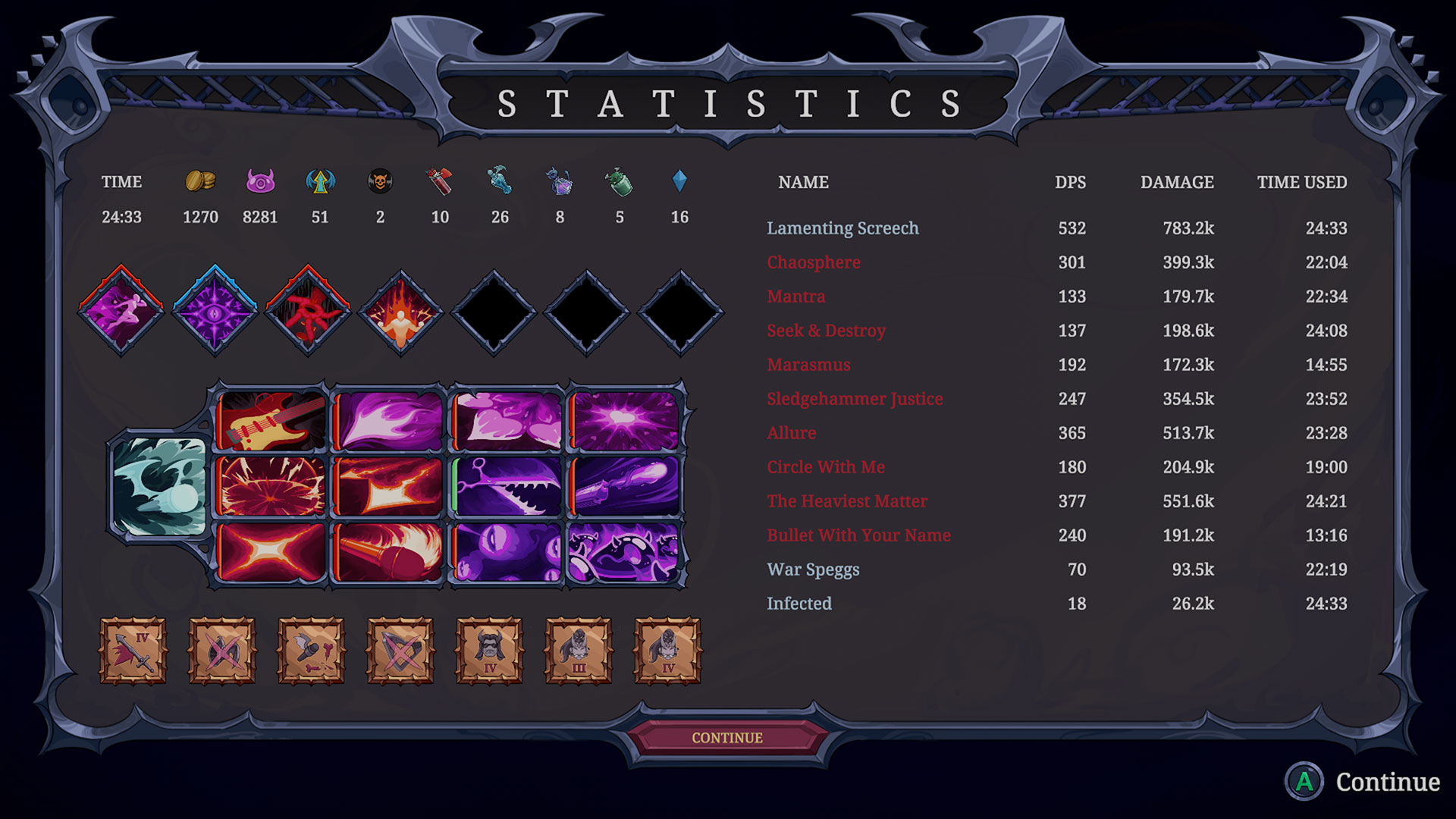Choose the War Speggs entry
The width and height of the screenshot is (1456, 819).
click(x=813, y=570)
